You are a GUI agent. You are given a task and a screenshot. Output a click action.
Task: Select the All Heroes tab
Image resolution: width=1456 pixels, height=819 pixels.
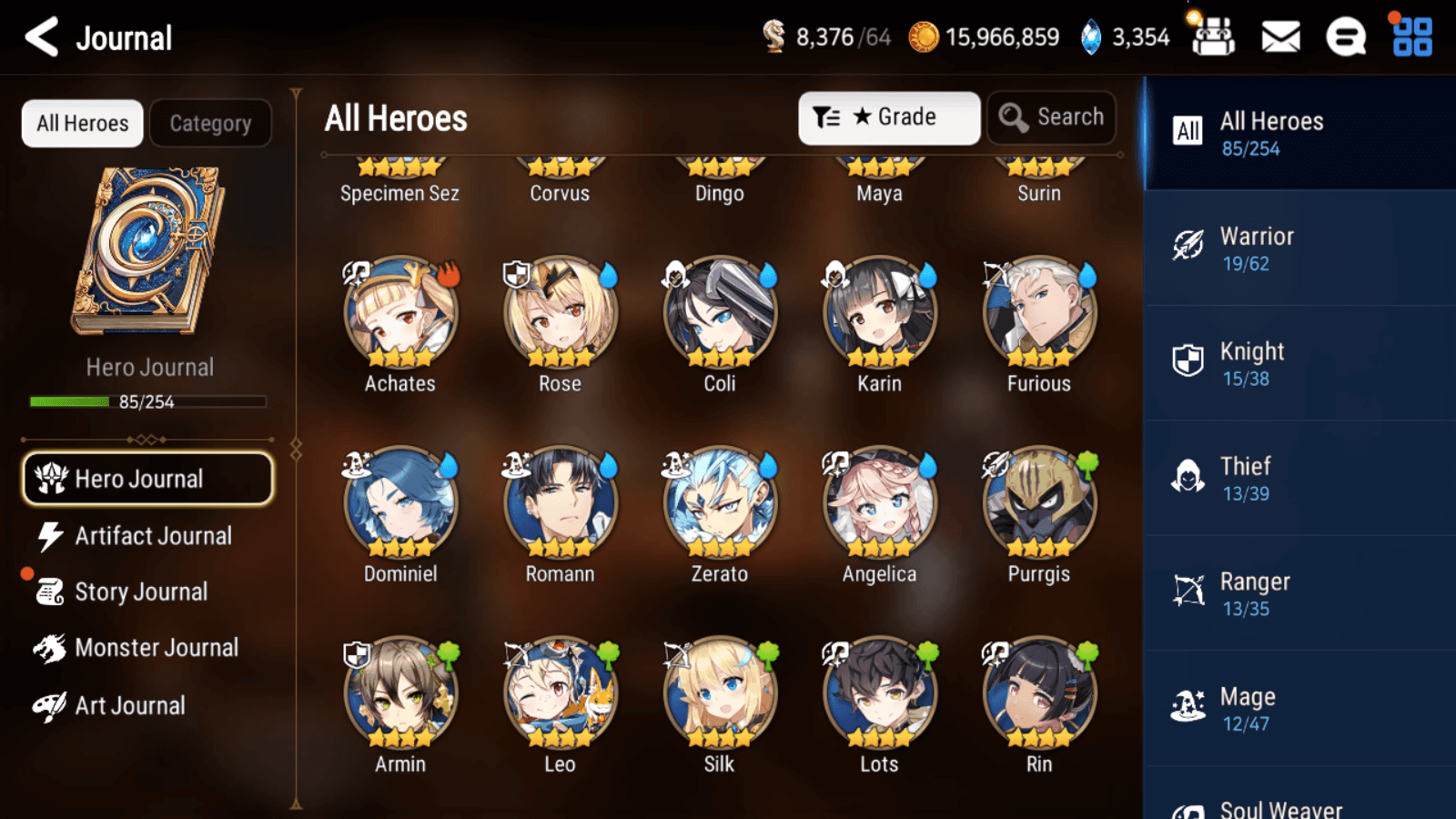pyautogui.click(x=81, y=123)
